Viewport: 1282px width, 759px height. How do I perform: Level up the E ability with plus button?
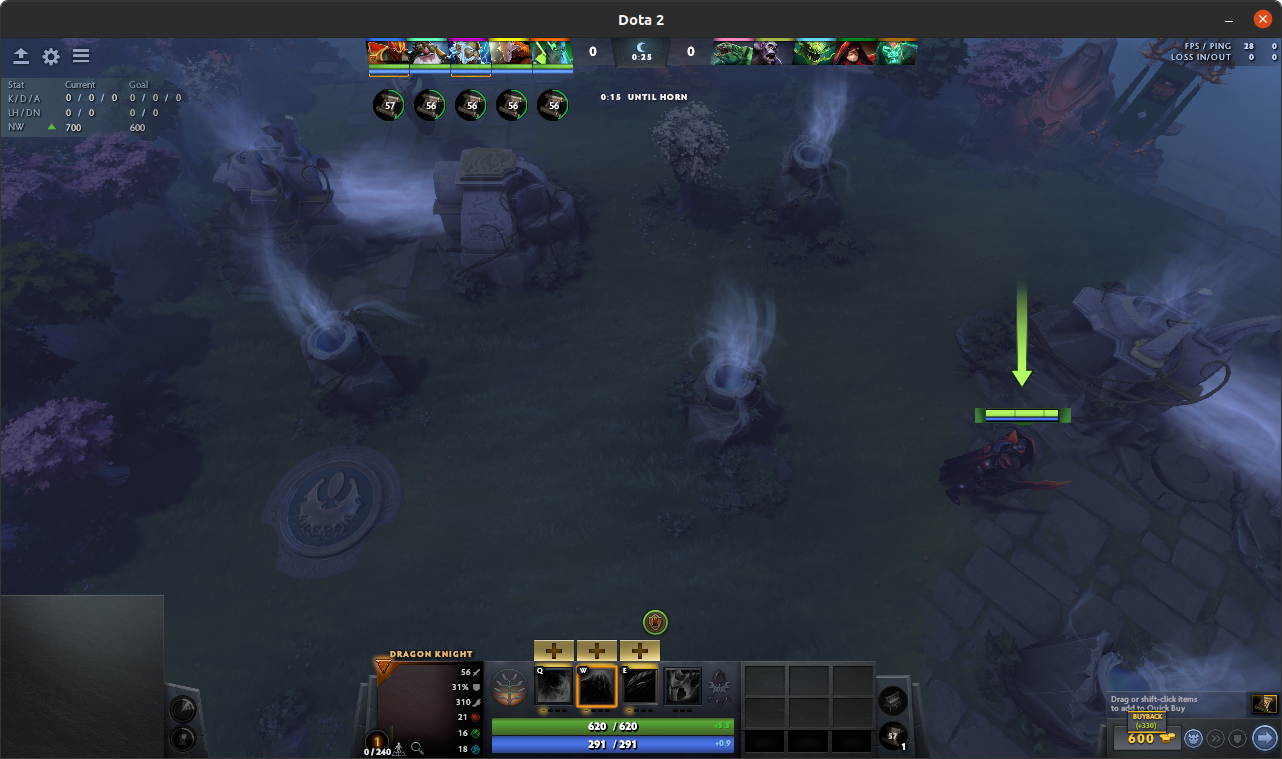coord(640,650)
